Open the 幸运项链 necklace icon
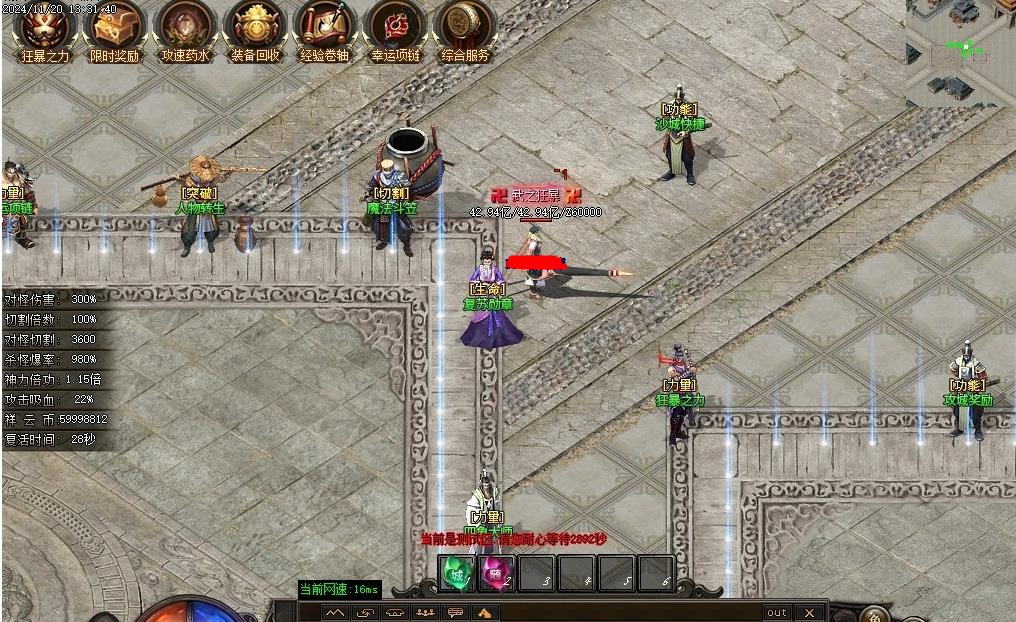This screenshot has width=1016, height=622. [x=395, y=27]
